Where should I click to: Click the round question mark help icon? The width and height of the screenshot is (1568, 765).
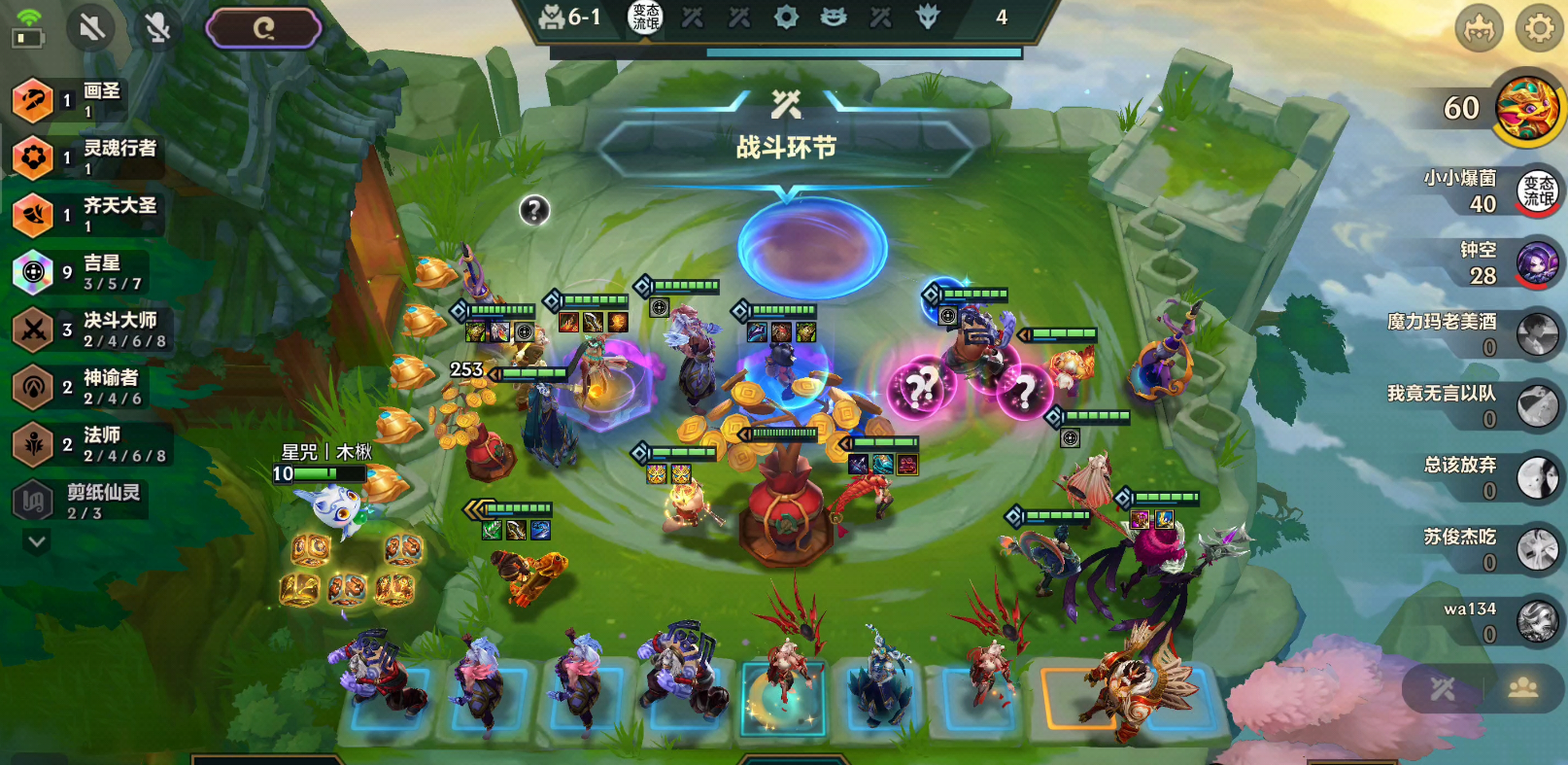pyautogui.click(x=534, y=210)
